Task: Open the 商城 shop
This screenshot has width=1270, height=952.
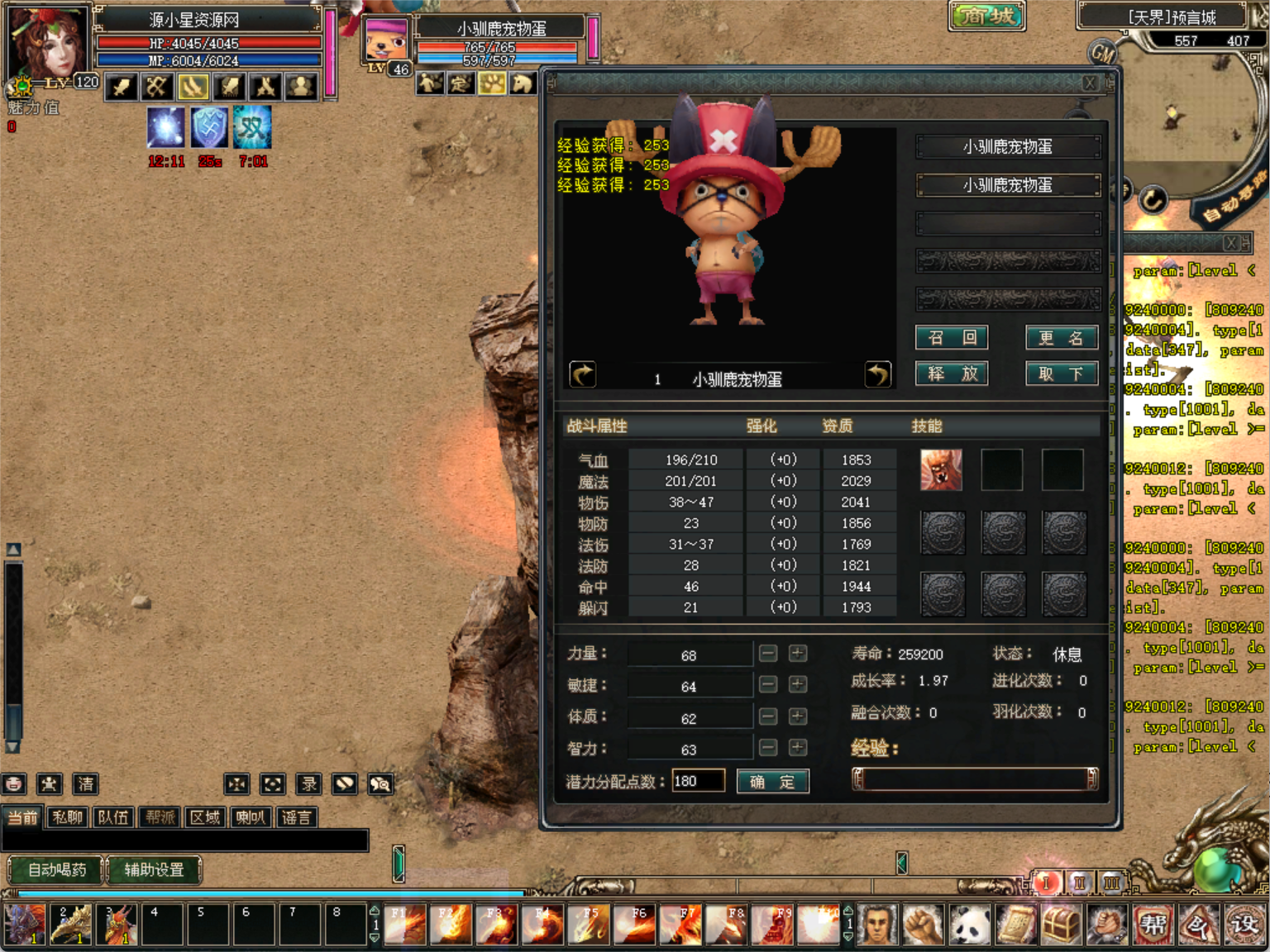Action: click(987, 16)
